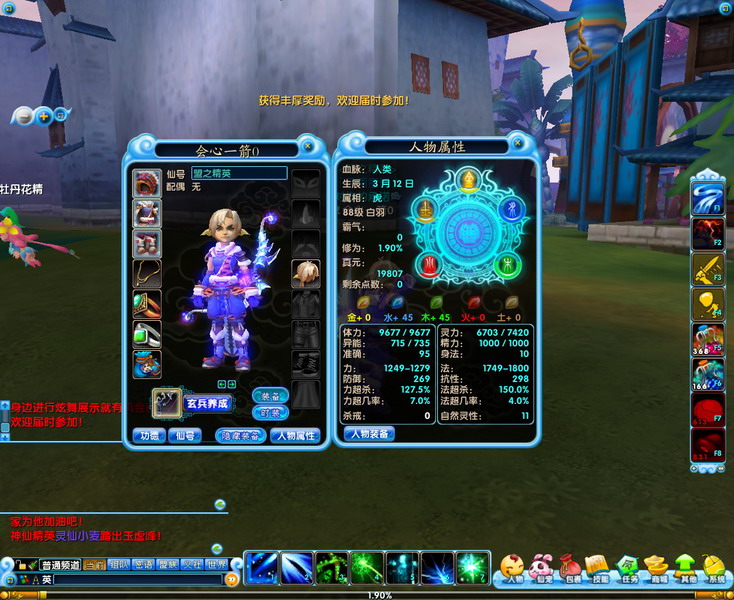
Task: Close the character equipment panel
Action: [x=309, y=147]
